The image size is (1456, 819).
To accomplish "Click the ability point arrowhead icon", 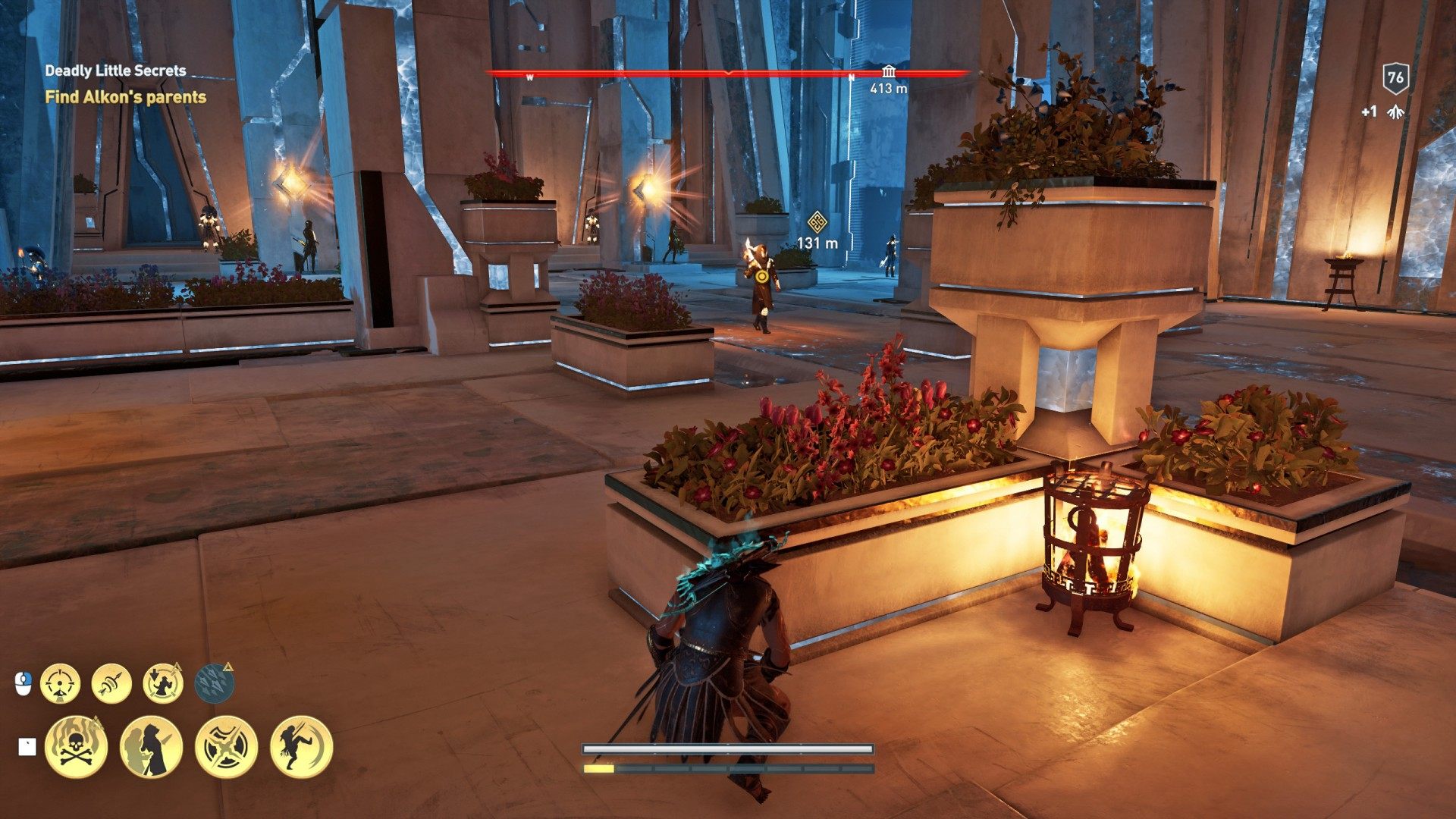I will tap(1395, 112).
